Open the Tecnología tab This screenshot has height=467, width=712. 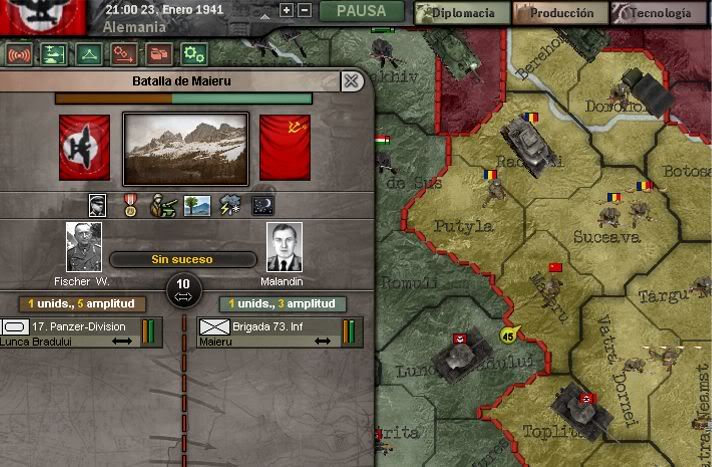pyautogui.click(x=658, y=13)
